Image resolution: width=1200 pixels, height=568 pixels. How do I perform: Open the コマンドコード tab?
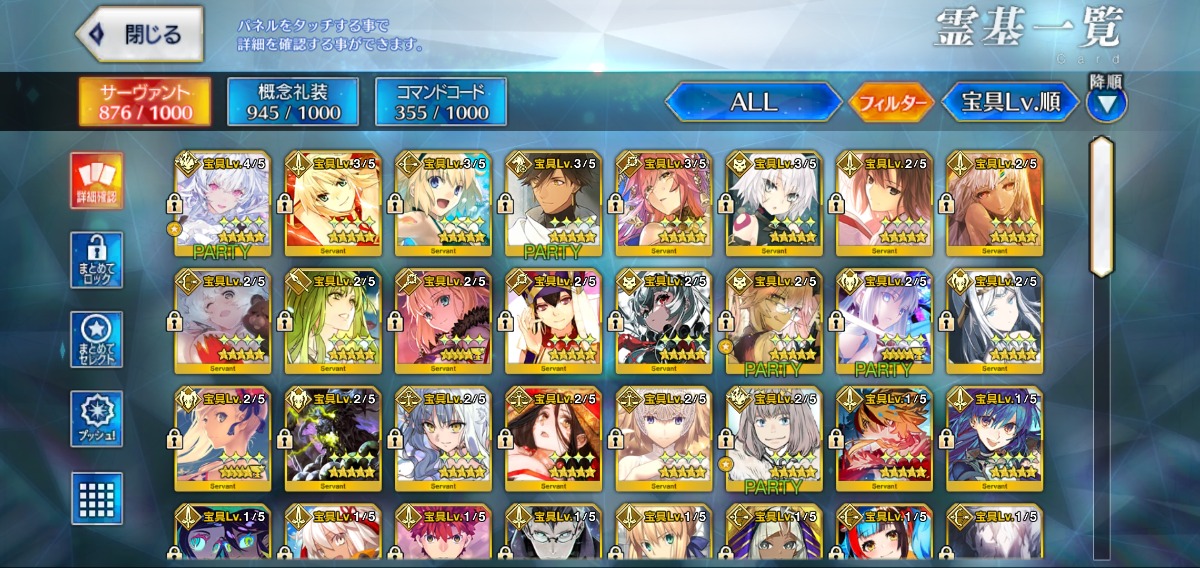(x=441, y=101)
